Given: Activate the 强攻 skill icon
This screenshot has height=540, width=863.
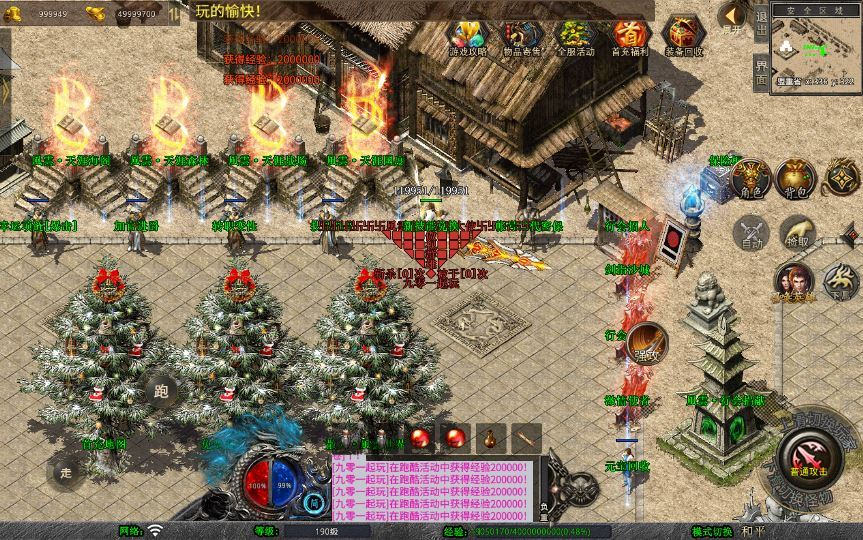Looking at the screenshot, I should click(646, 342).
